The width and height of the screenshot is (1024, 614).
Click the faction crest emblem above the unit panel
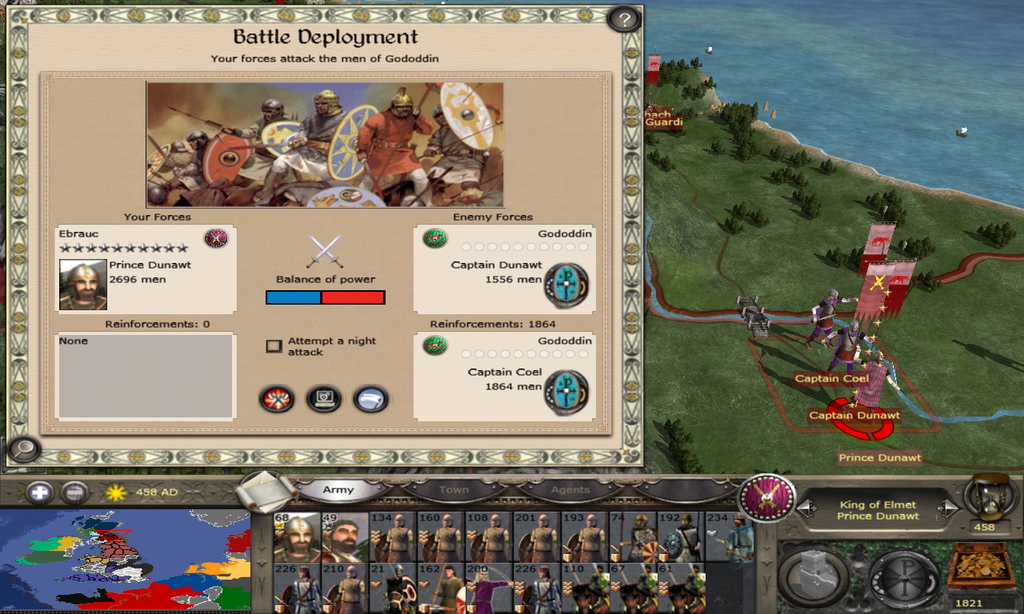point(767,497)
